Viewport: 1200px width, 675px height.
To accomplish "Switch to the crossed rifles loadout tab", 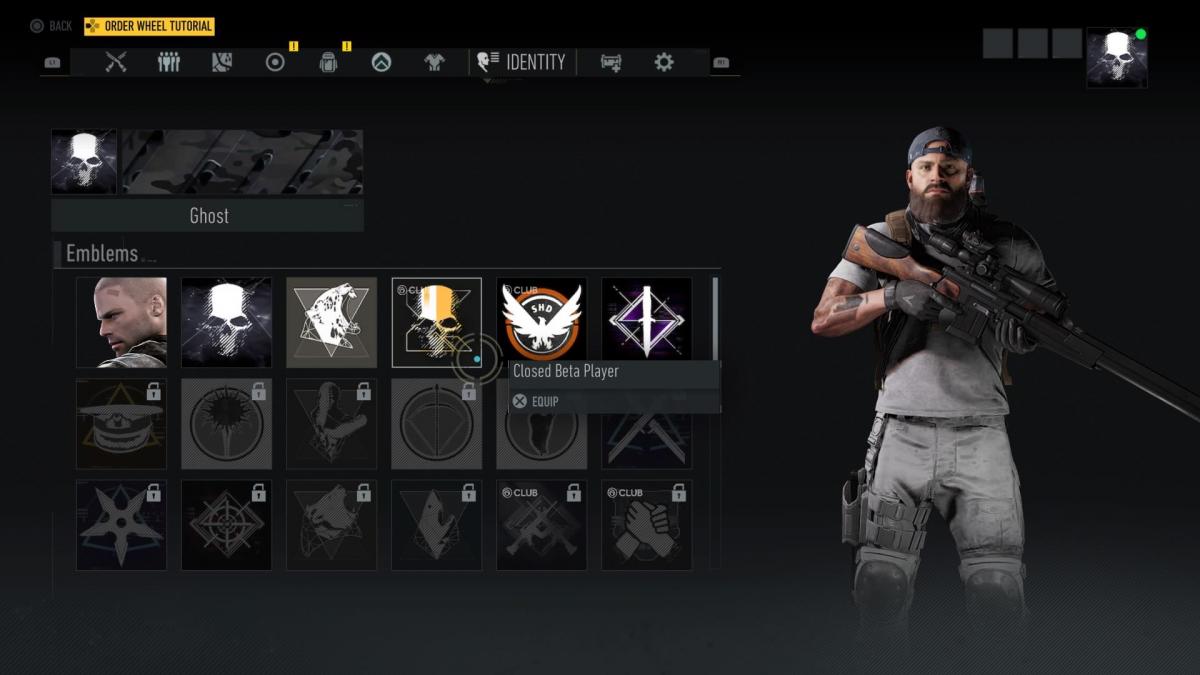I will (x=116, y=62).
